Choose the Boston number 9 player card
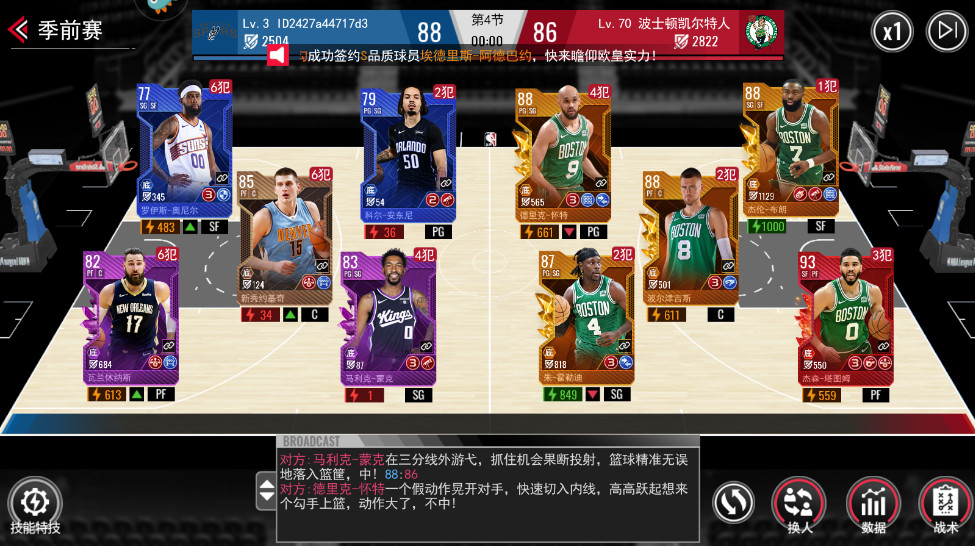Viewport: 975px width, 546px height. [x=562, y=155]
